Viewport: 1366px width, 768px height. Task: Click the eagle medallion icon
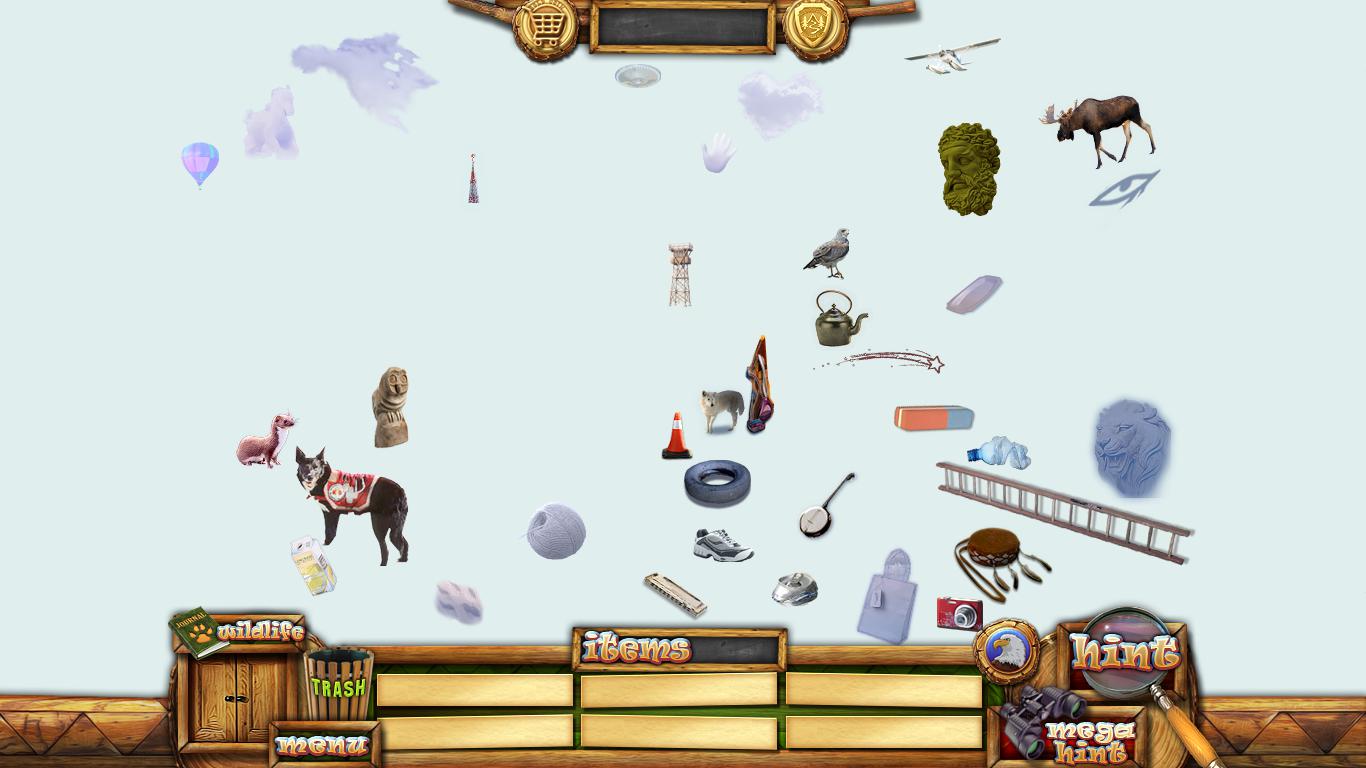pos(1006,651)
